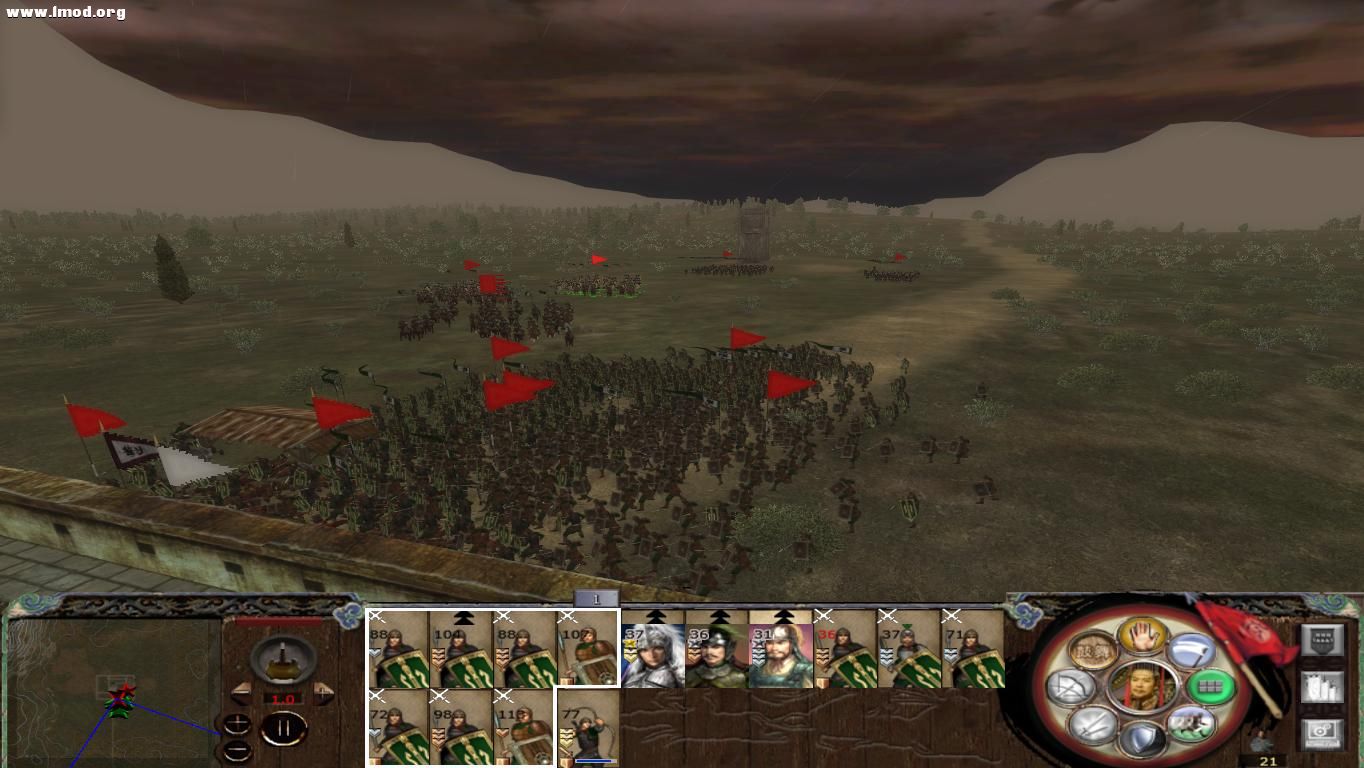Toggle the unit banners button

coord(1323,638)
